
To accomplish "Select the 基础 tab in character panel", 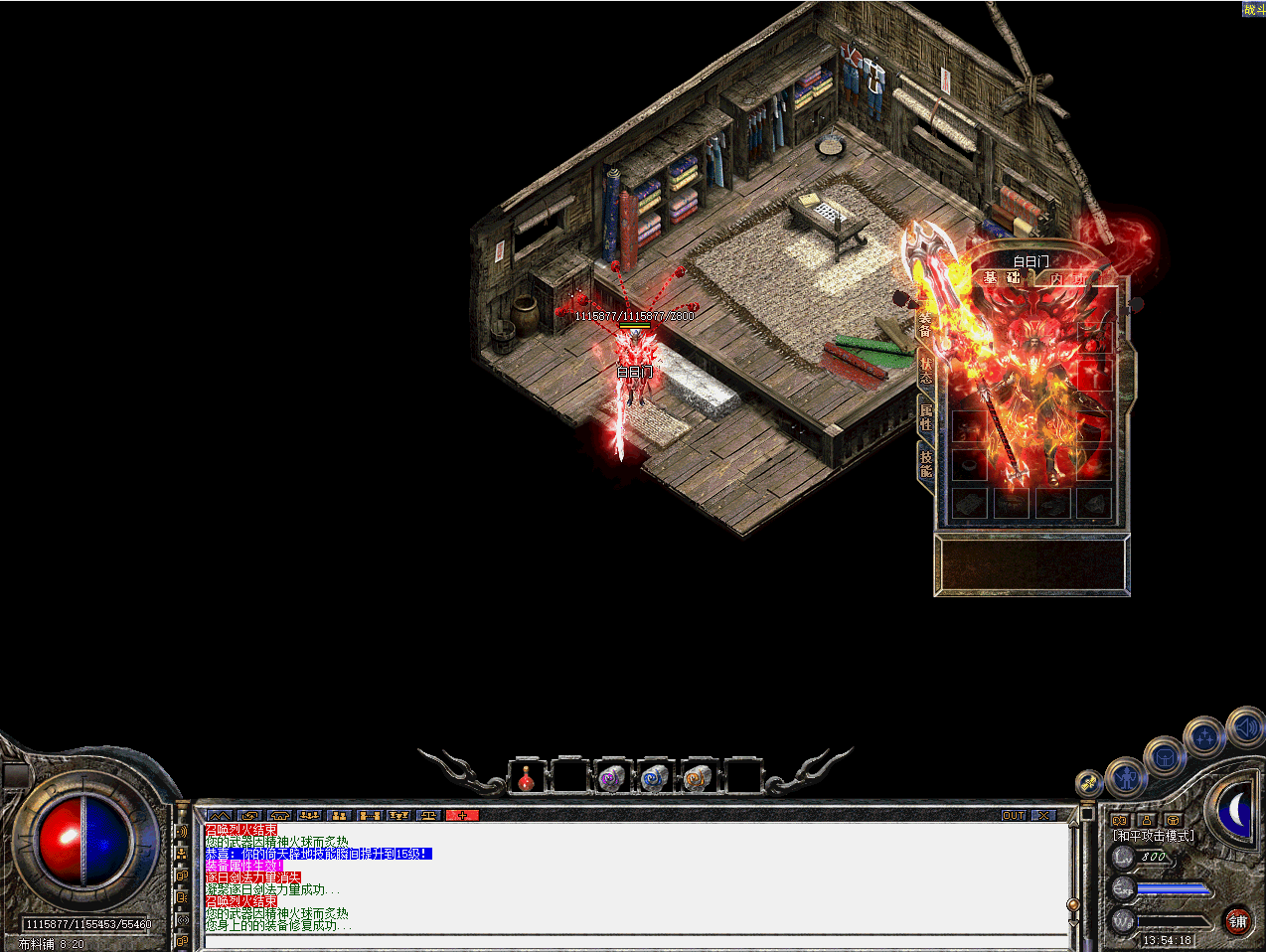I will pos(1001,278).
